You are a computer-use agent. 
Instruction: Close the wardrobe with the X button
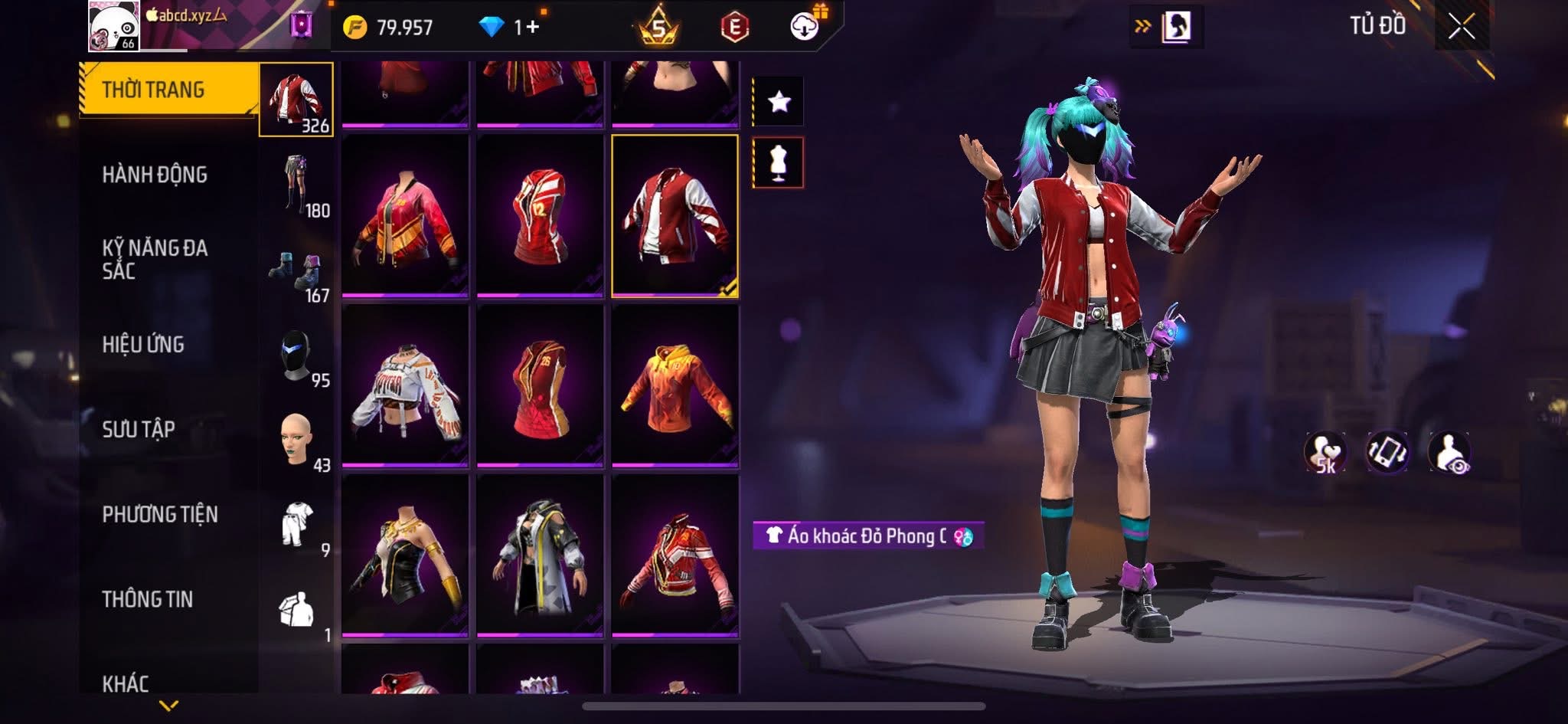click(x=1461, y=28)
